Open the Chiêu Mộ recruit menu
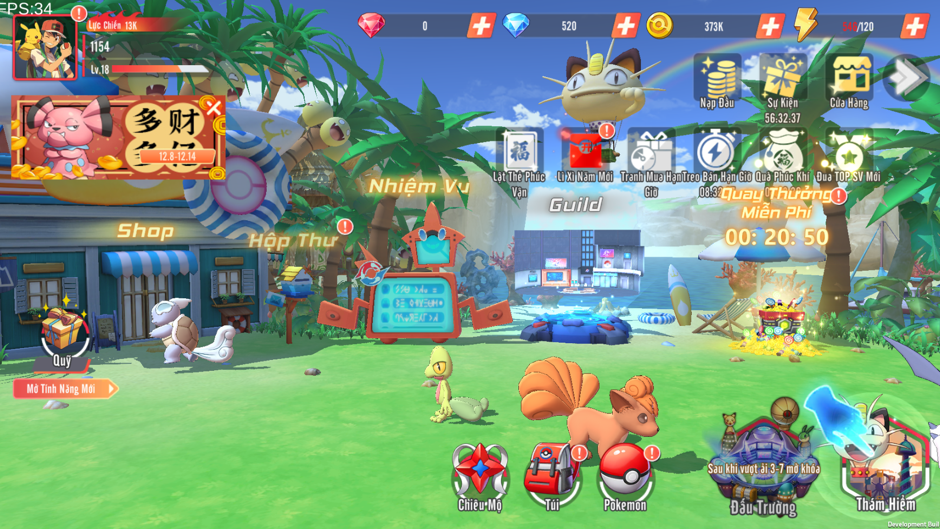The image size is (940, 529). [480, 475]
